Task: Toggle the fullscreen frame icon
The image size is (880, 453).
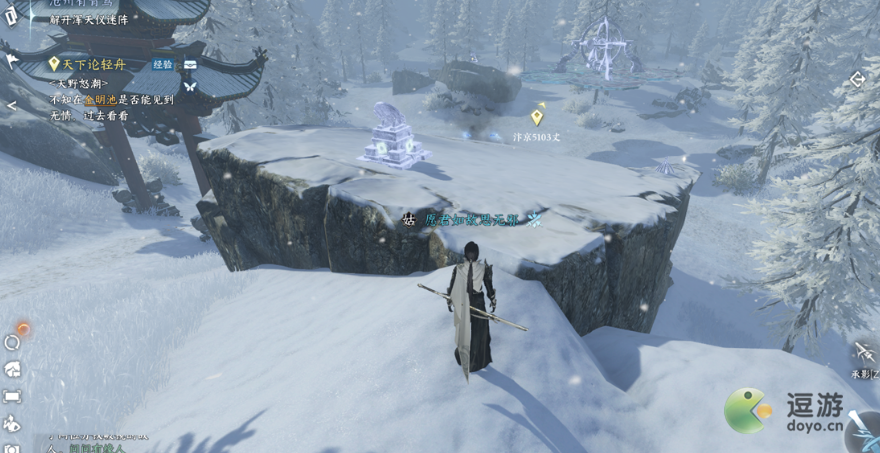Action: point(12,396)
